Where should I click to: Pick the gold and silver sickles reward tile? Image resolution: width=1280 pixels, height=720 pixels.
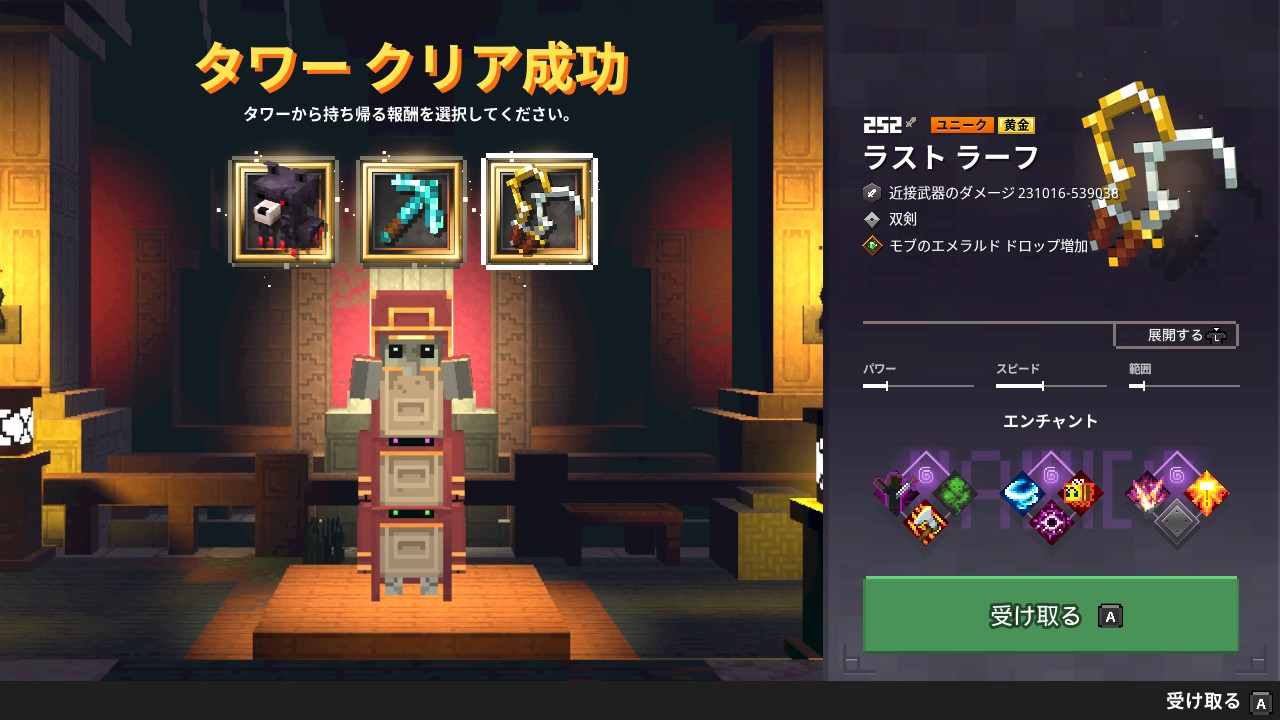tap(540, 211)
